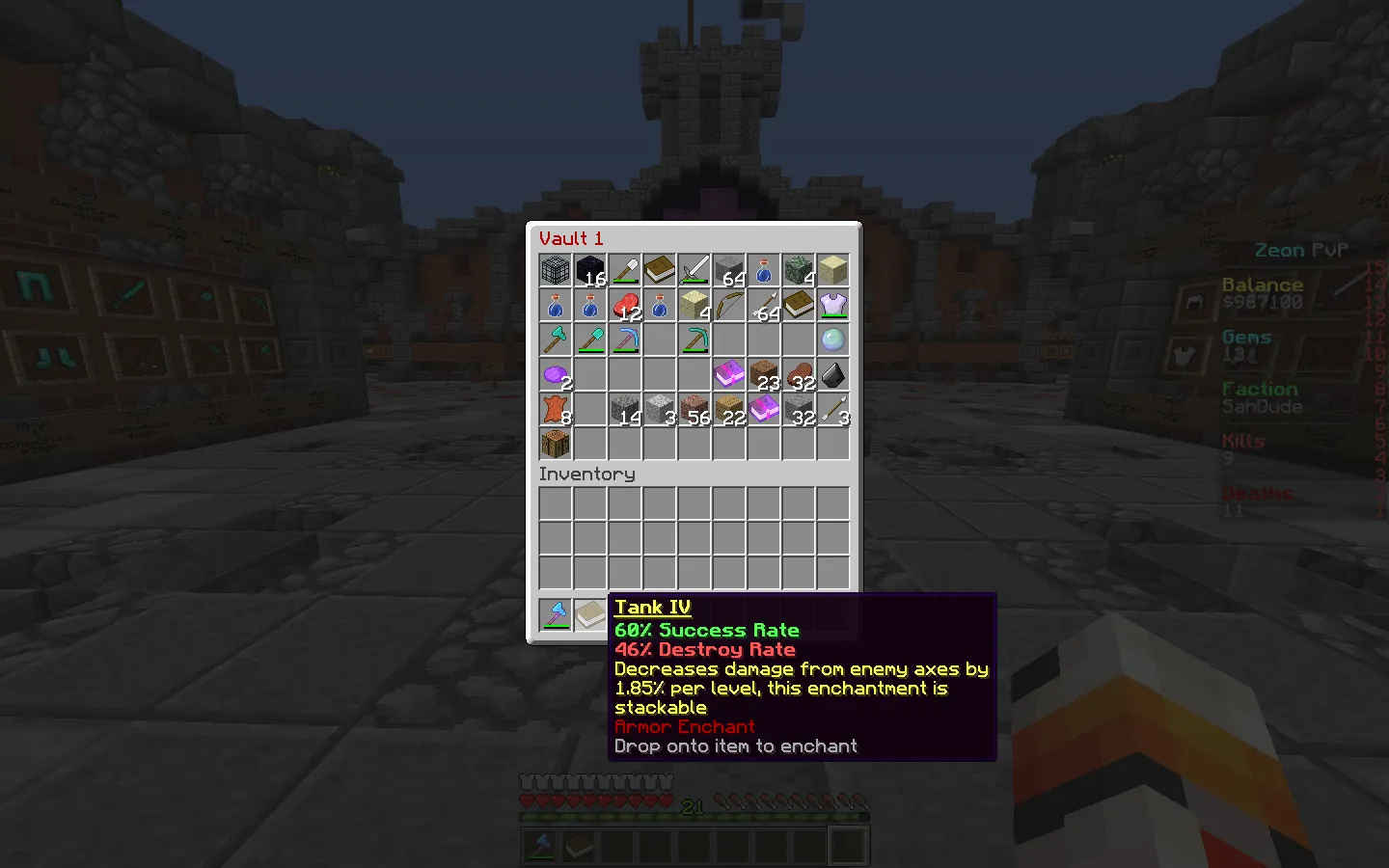Select the crafting table slot
The image size is (1389, 868).
(556, 445)
